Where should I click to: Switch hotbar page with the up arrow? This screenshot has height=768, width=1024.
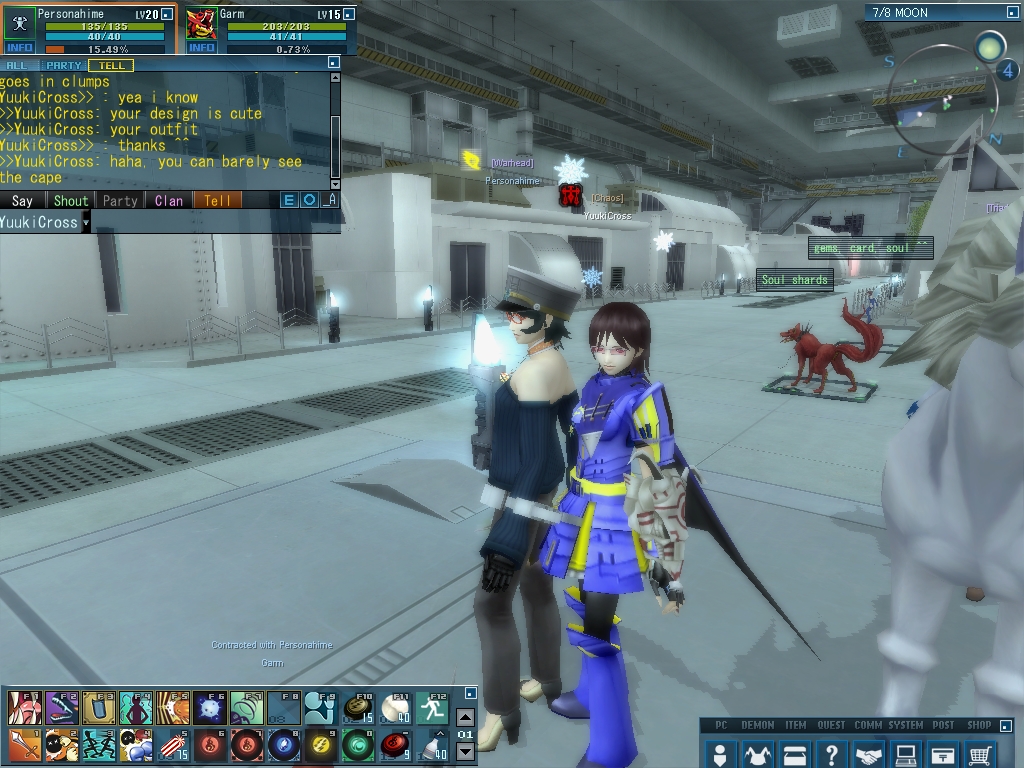(x=465, y=718)
